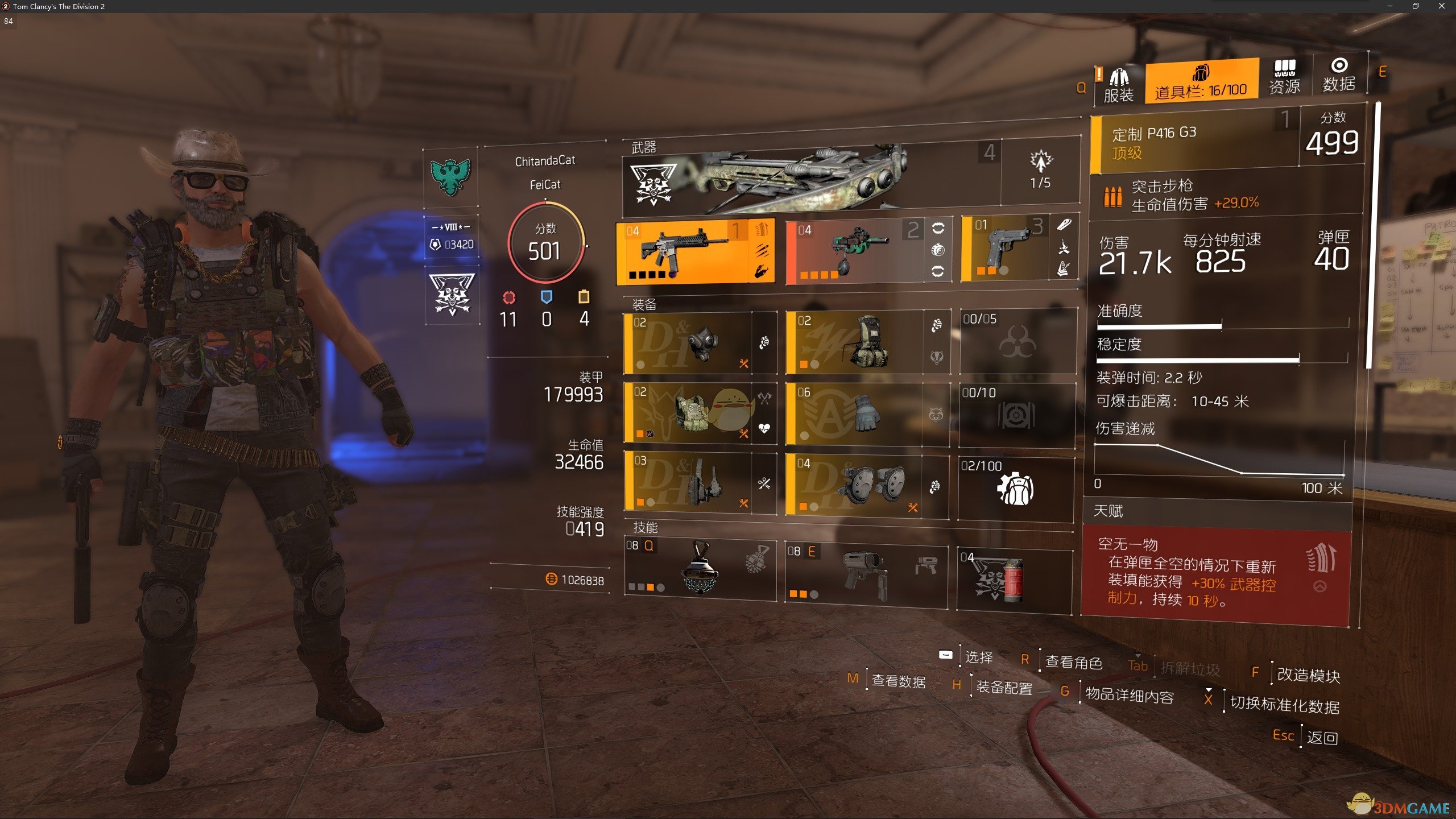Viewport: 1456px width, 819px height.
Task: Select the P416 assault rifle slot
Action: coord(694,251)
